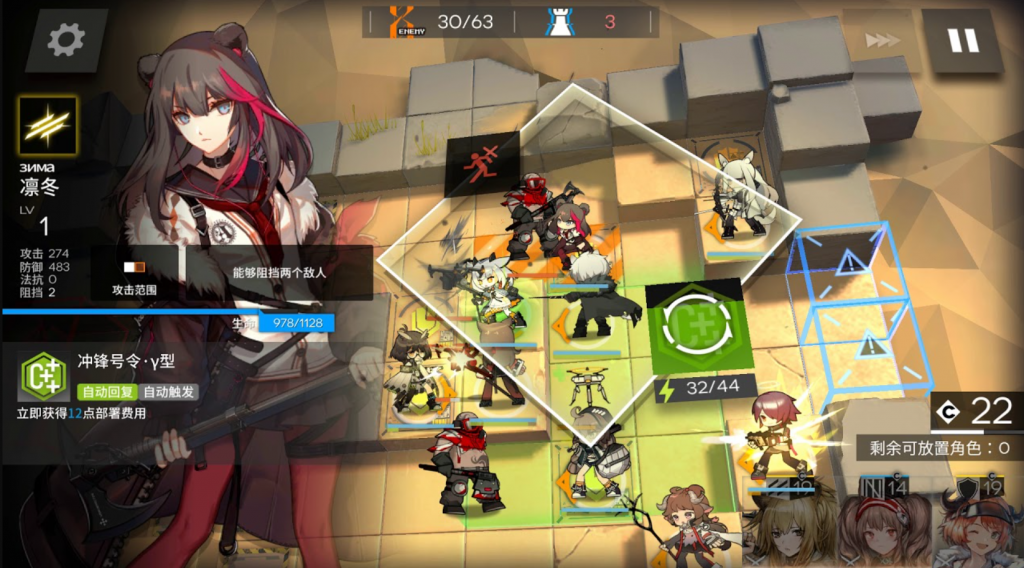The image size is (1024, 568).
Task: Toggle the fast-forward speed button
Action: click(x=882, y=40)
